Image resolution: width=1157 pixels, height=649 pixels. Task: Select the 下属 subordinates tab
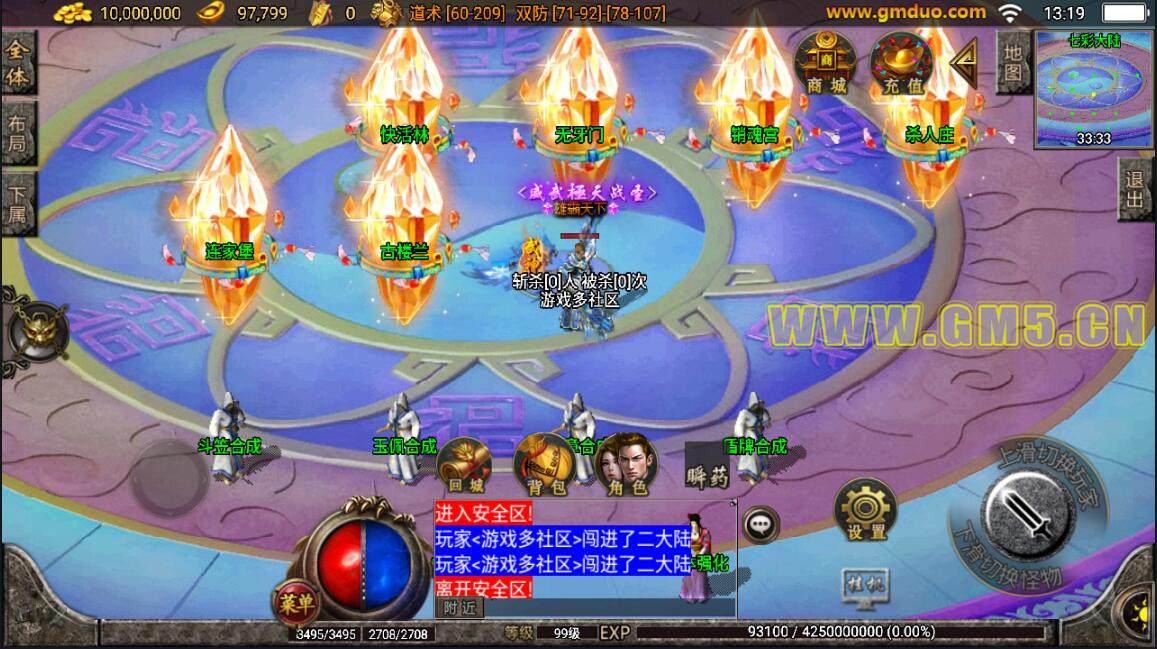coord(18,205)
